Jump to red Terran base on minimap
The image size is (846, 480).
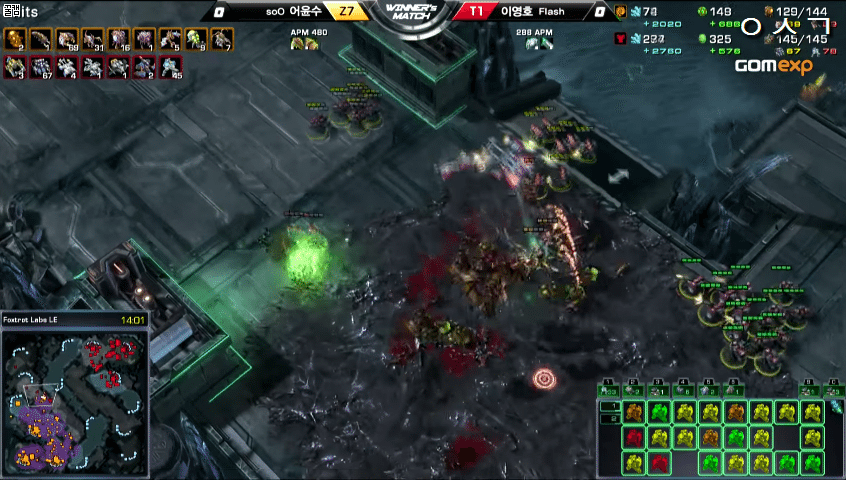click(x=111, y=351)
